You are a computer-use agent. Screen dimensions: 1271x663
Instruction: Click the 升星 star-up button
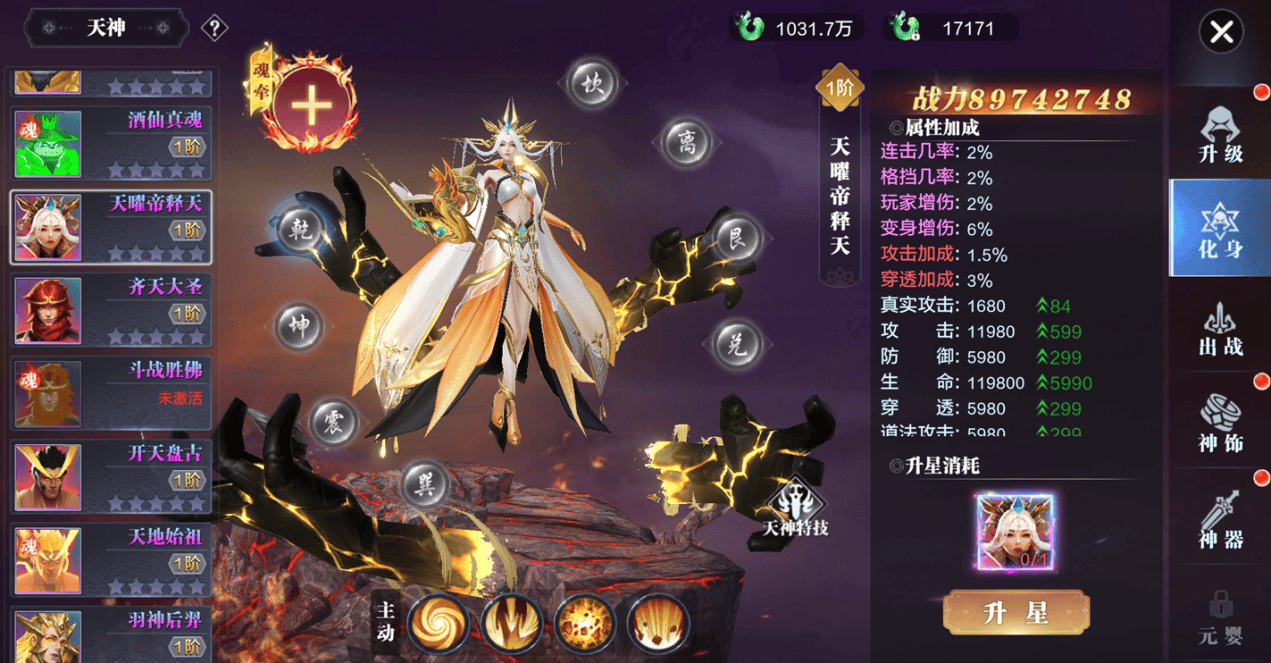tap(1015, 613)
